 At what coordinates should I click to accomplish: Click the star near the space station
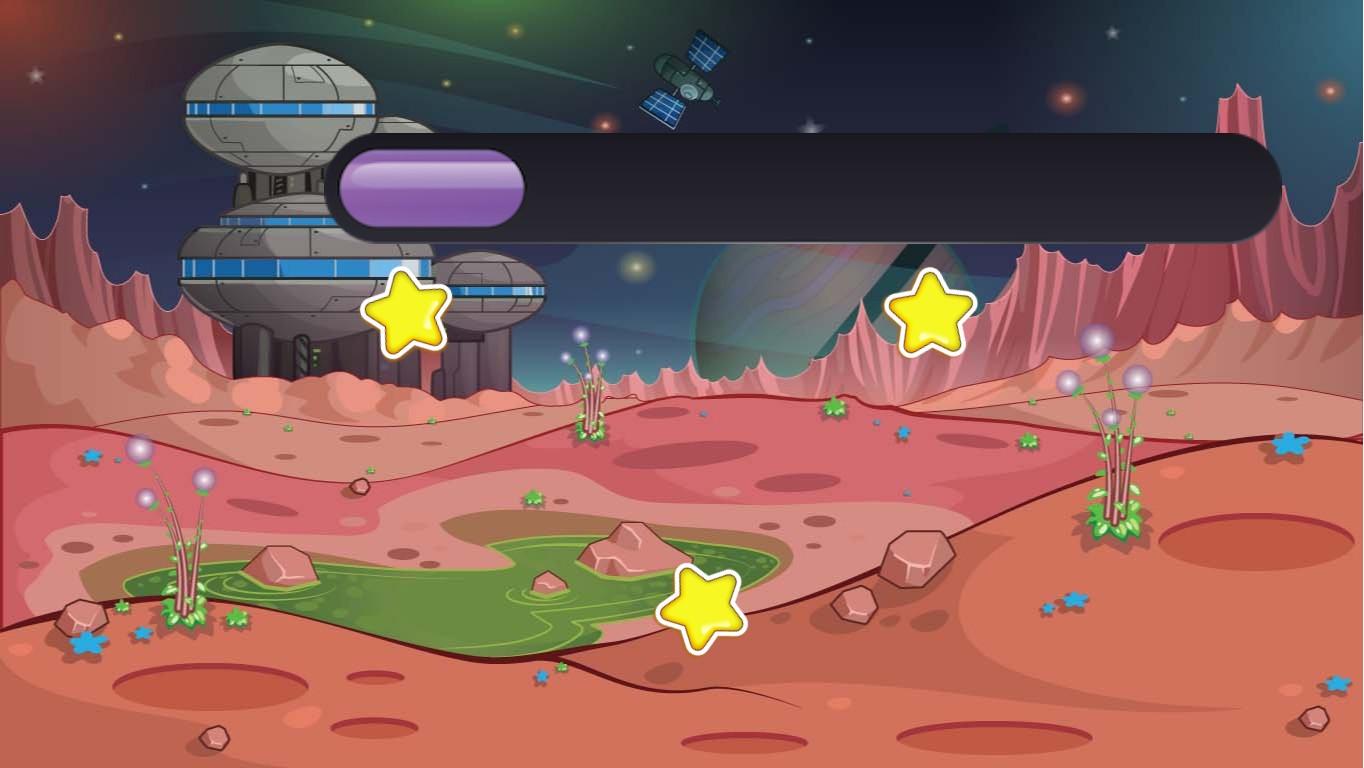[x=405, y=315]
